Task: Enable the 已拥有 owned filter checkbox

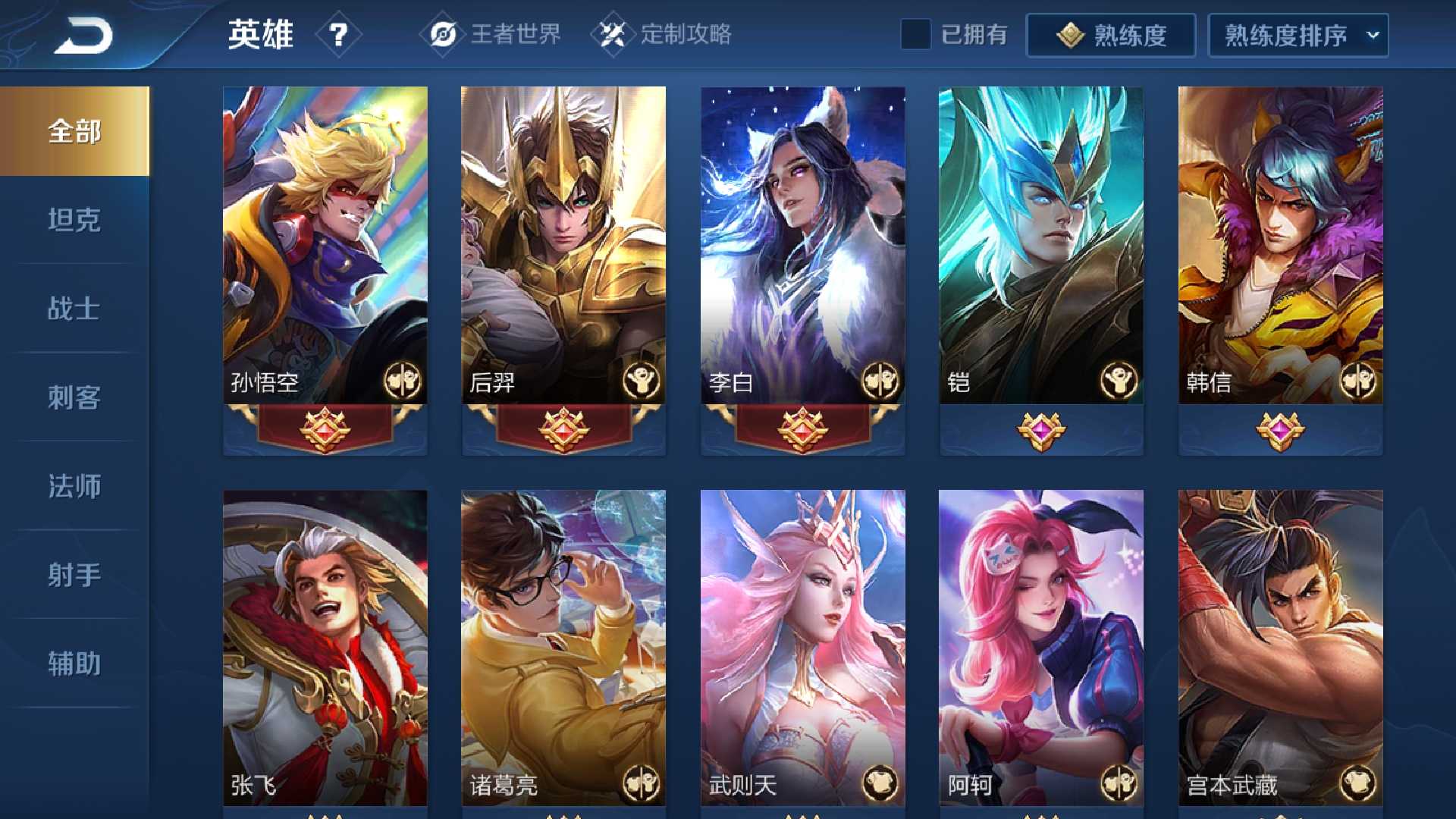Action: point(916,33)
